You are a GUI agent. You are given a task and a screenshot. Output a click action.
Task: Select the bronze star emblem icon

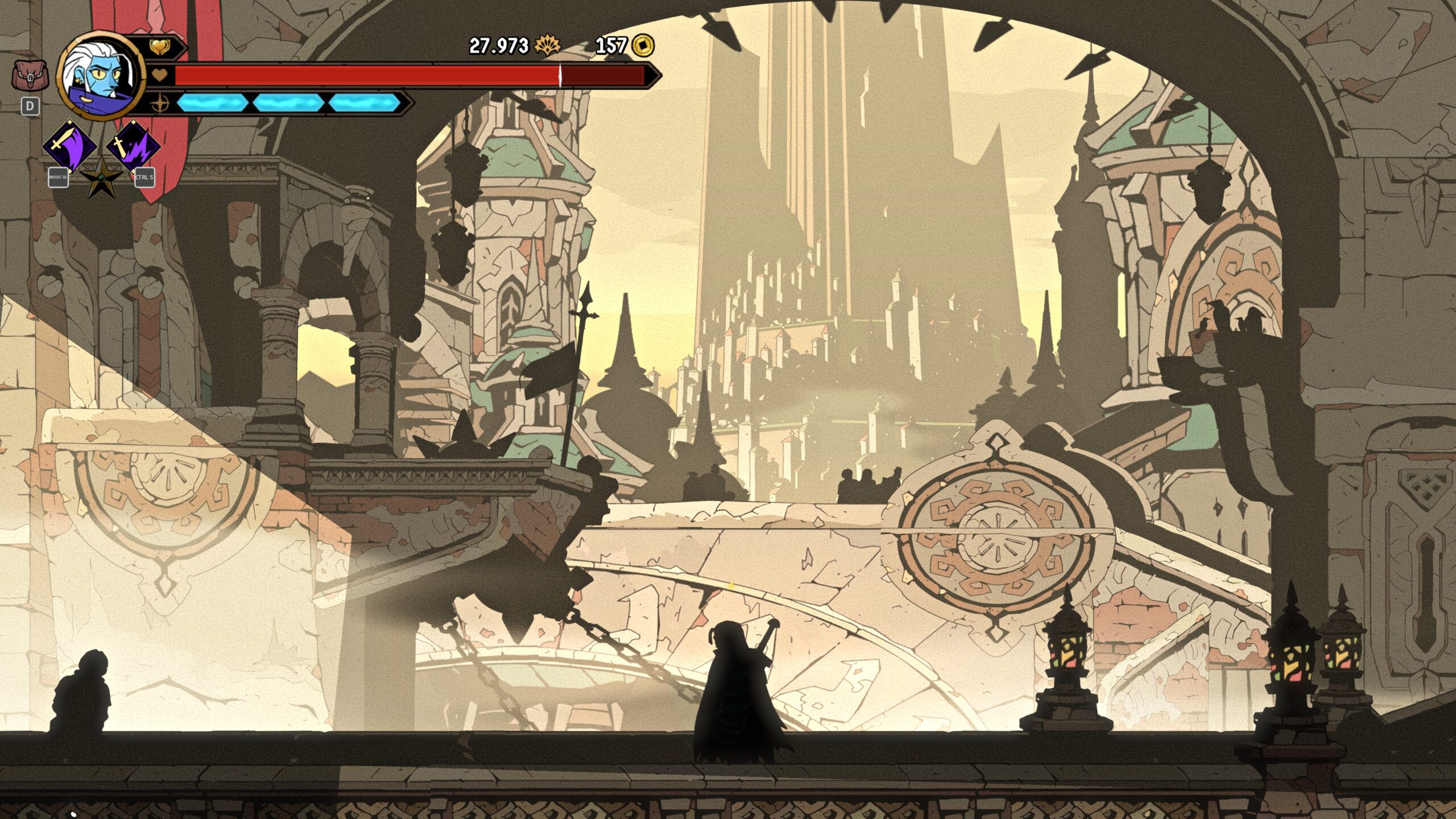(101, 178)
